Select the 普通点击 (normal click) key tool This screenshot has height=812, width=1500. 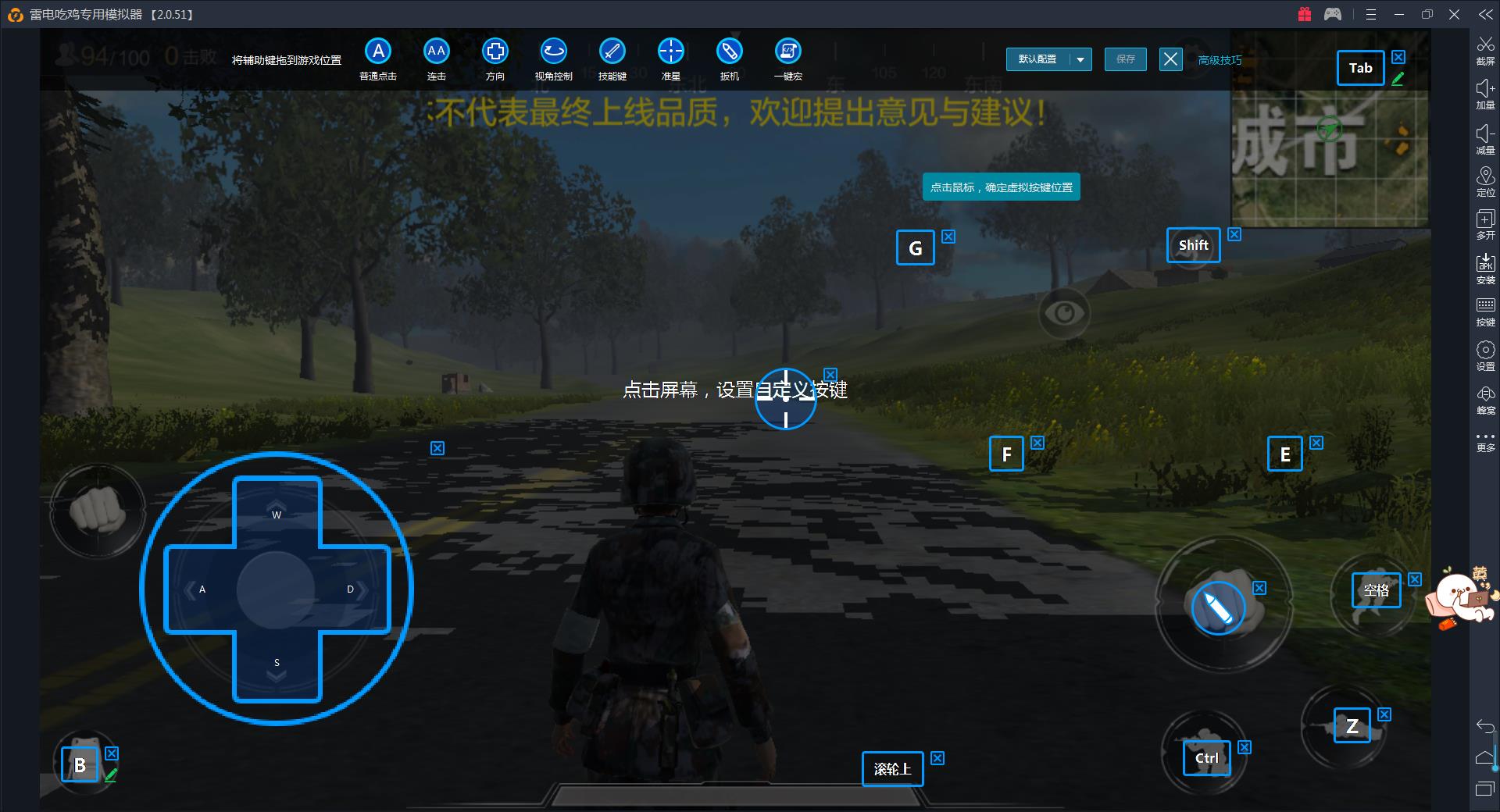coord(378,52)
